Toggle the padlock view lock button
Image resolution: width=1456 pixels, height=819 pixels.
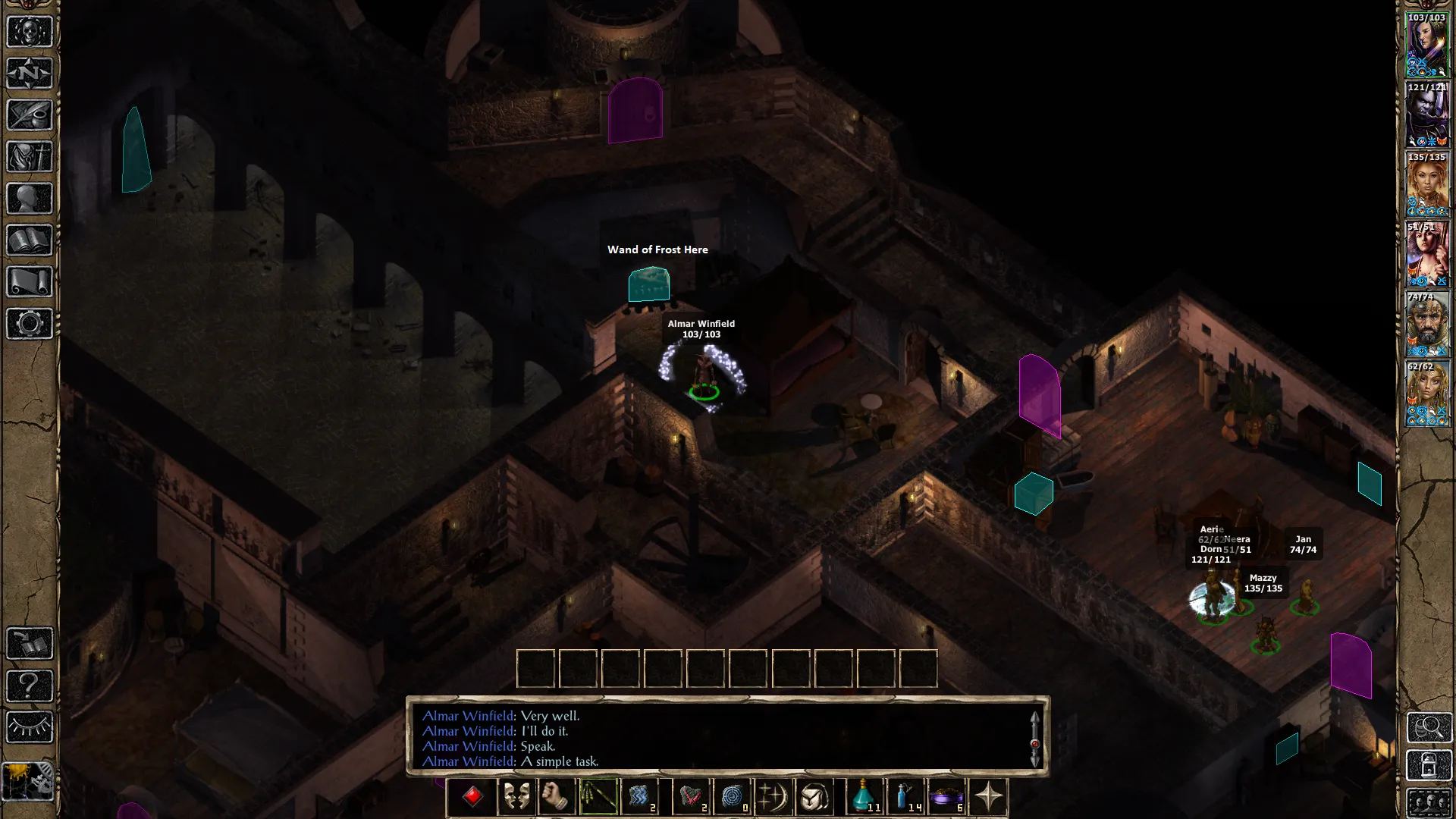[x=1429, y=765]
